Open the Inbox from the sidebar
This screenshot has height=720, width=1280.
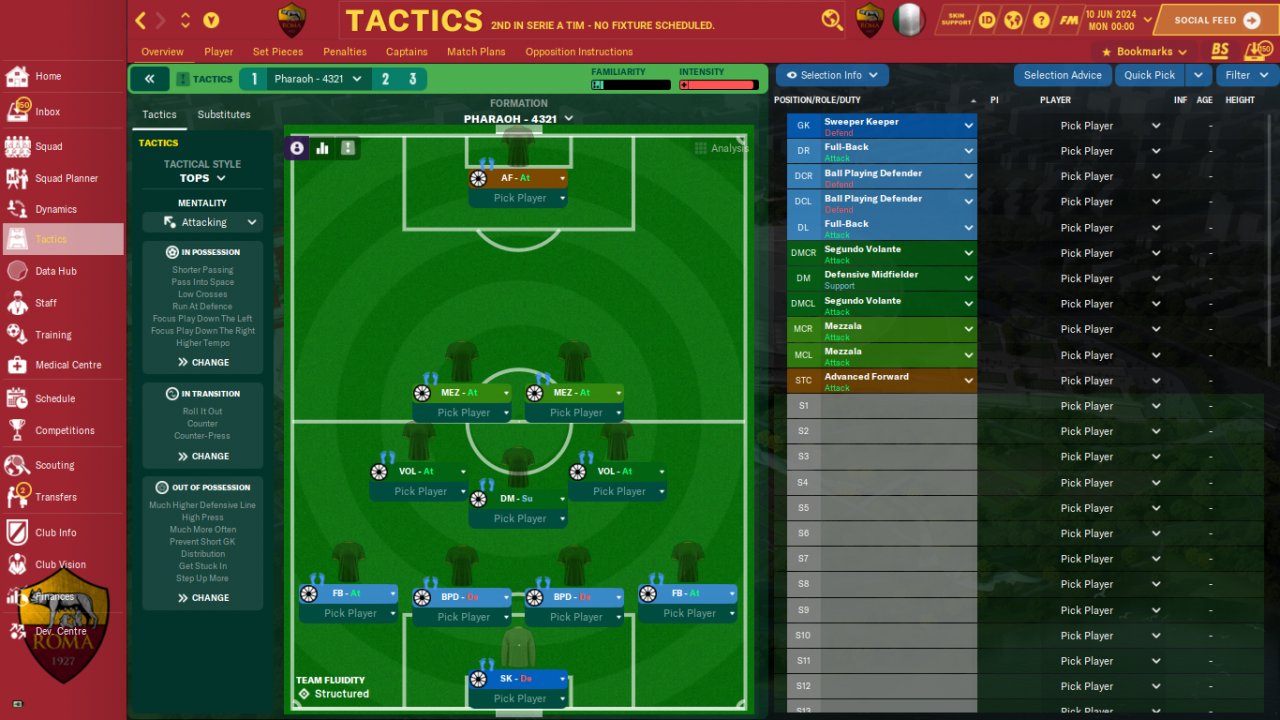click(47, 112)
